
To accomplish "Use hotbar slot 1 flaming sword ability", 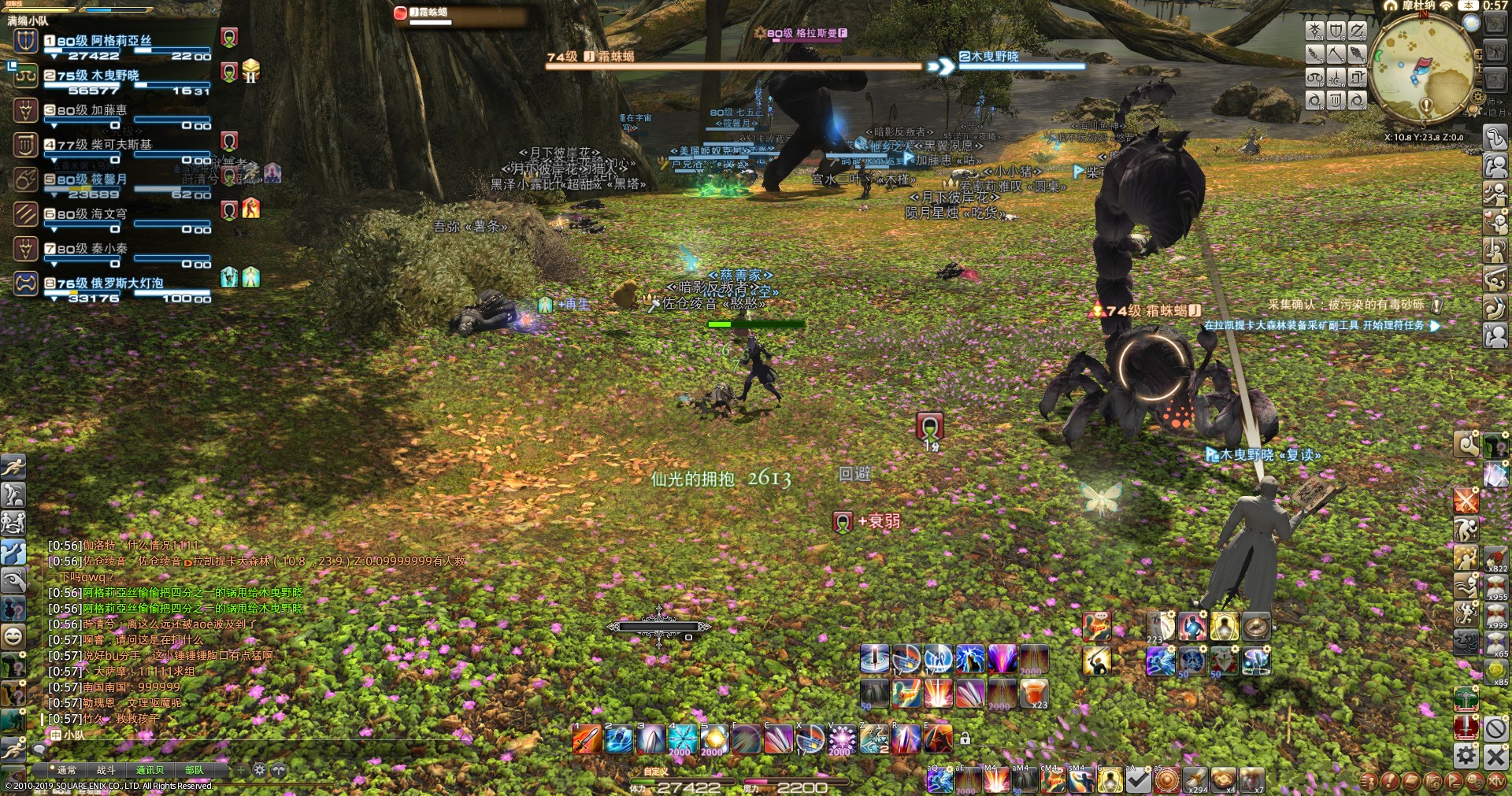I will coord(587,740).
